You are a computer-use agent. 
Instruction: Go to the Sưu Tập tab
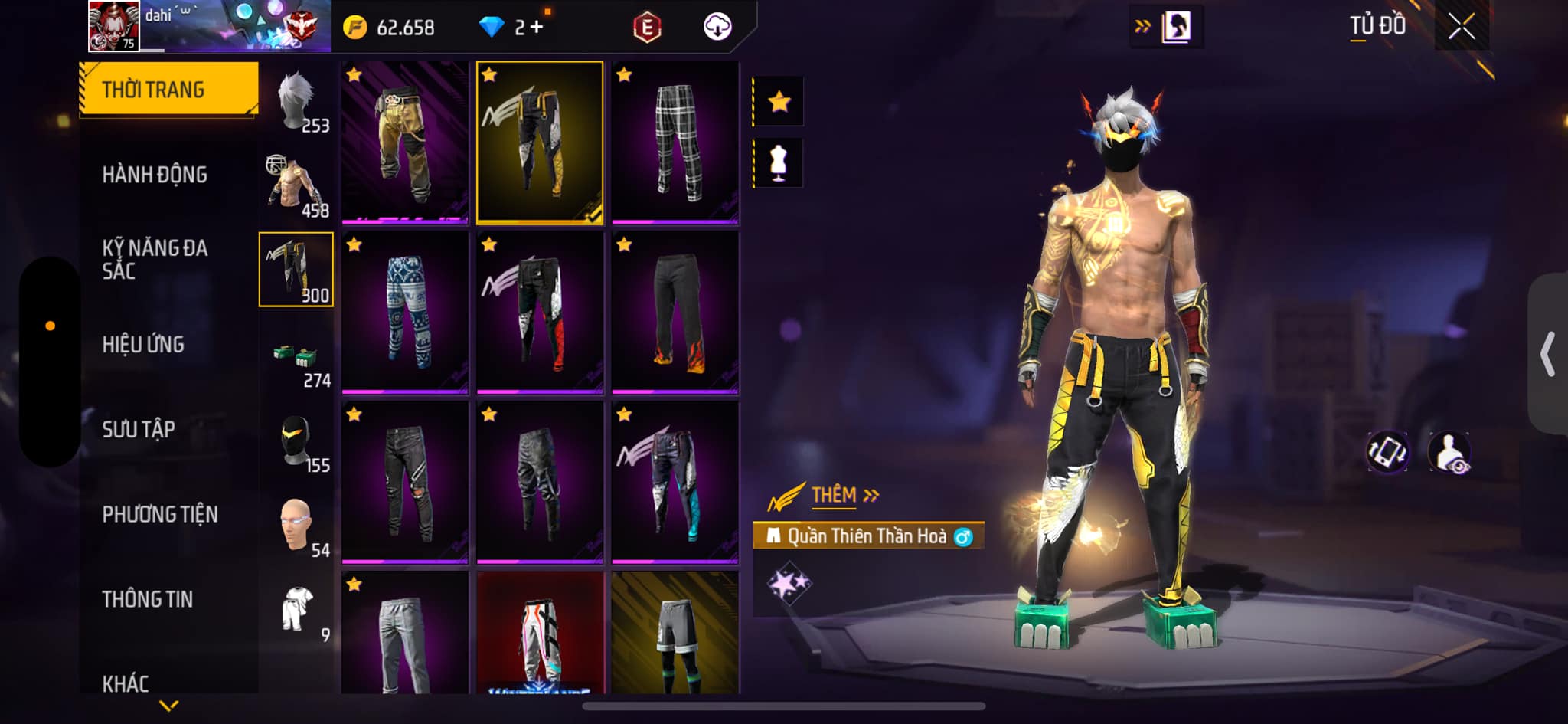(x=139, y=429)
